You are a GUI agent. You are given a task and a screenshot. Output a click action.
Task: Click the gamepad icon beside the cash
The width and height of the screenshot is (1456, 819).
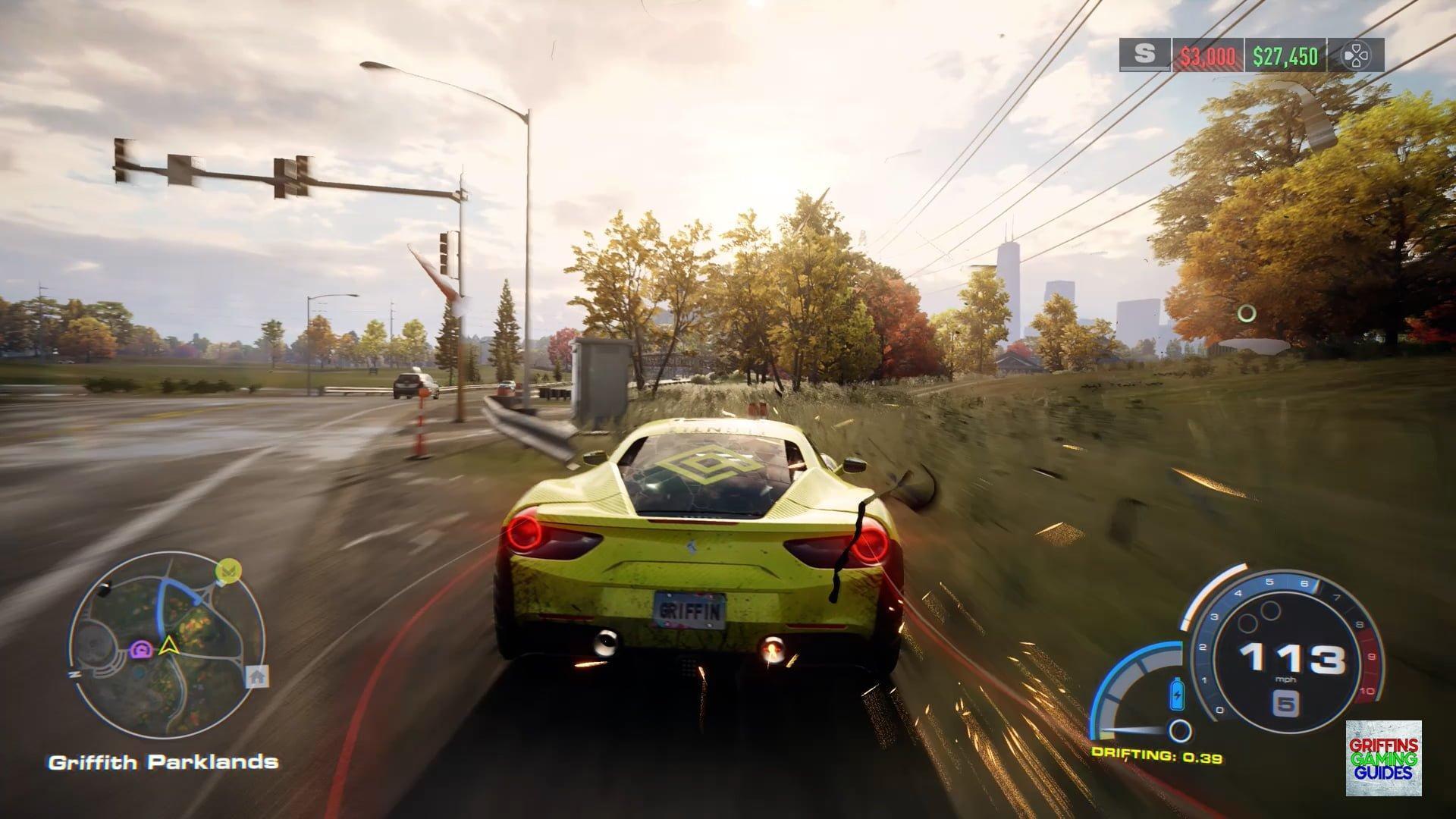(x=1355, y=55)
